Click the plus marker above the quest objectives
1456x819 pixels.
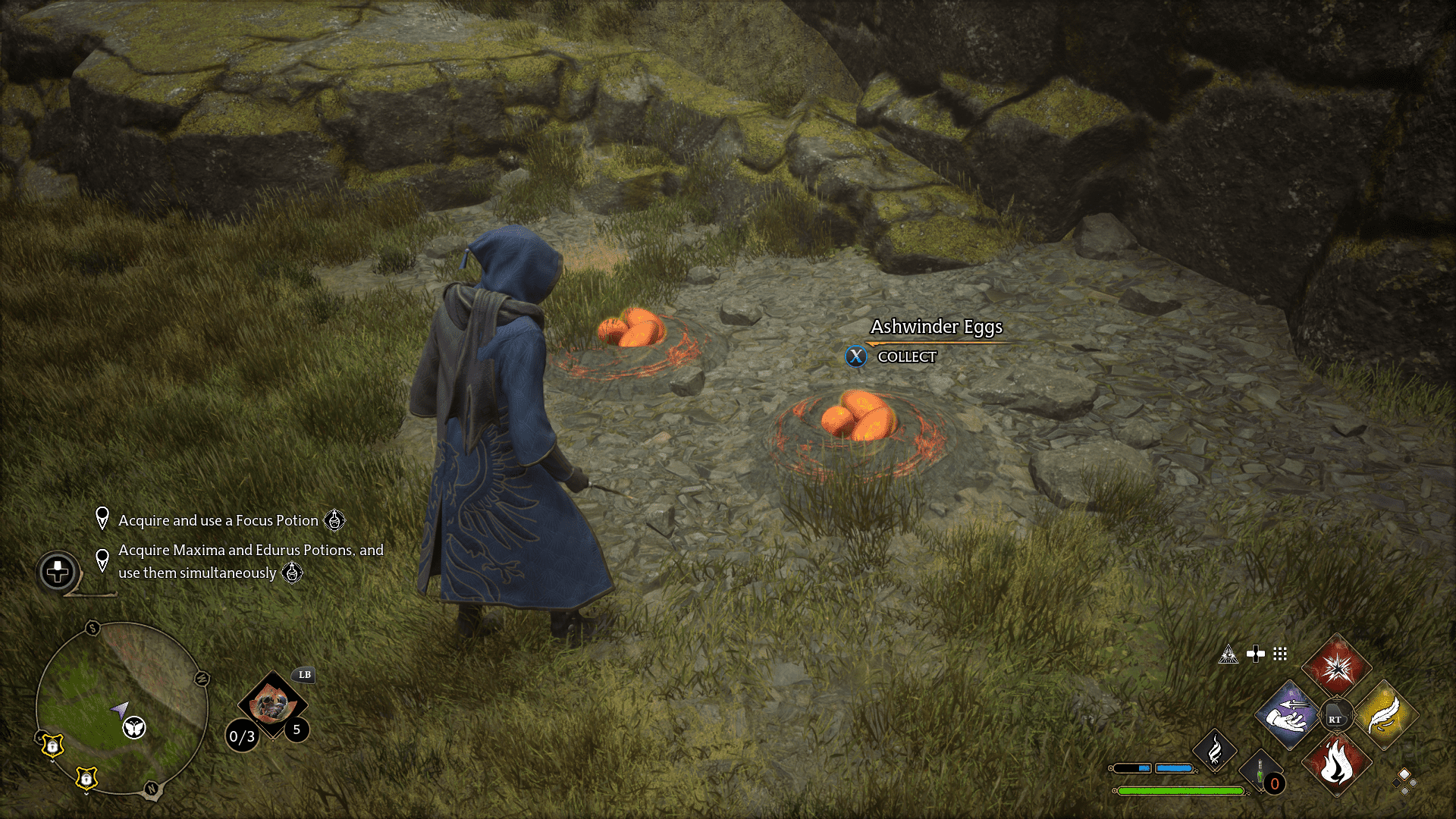(59, 572)
